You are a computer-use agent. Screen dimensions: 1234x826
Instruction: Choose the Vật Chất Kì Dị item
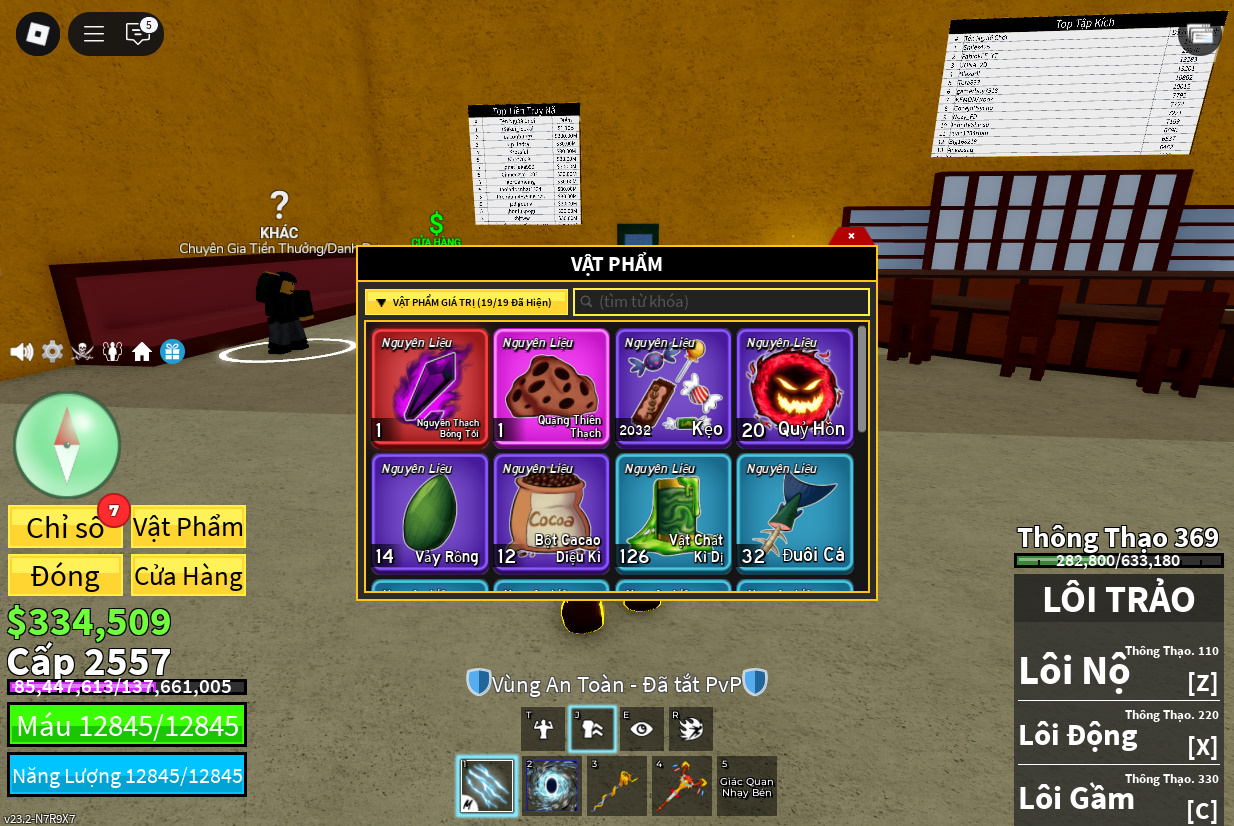click(673, 513)
